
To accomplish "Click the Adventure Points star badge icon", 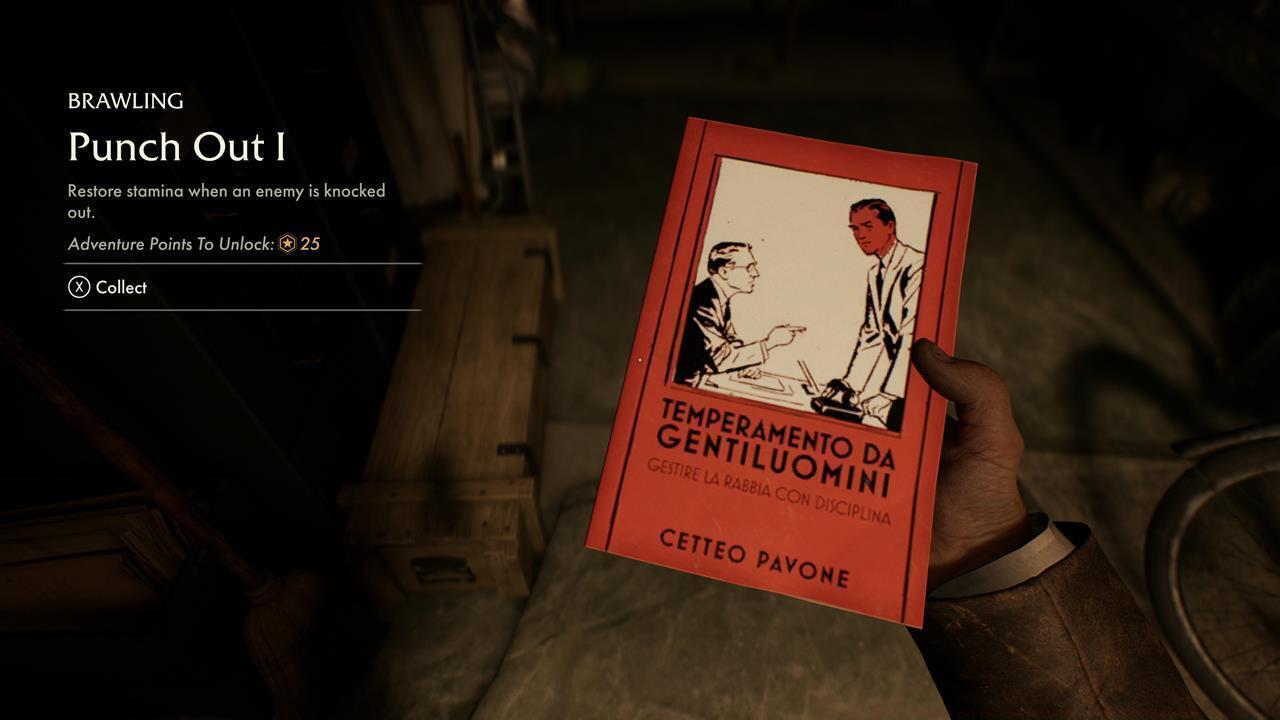I will coord(290,243).
